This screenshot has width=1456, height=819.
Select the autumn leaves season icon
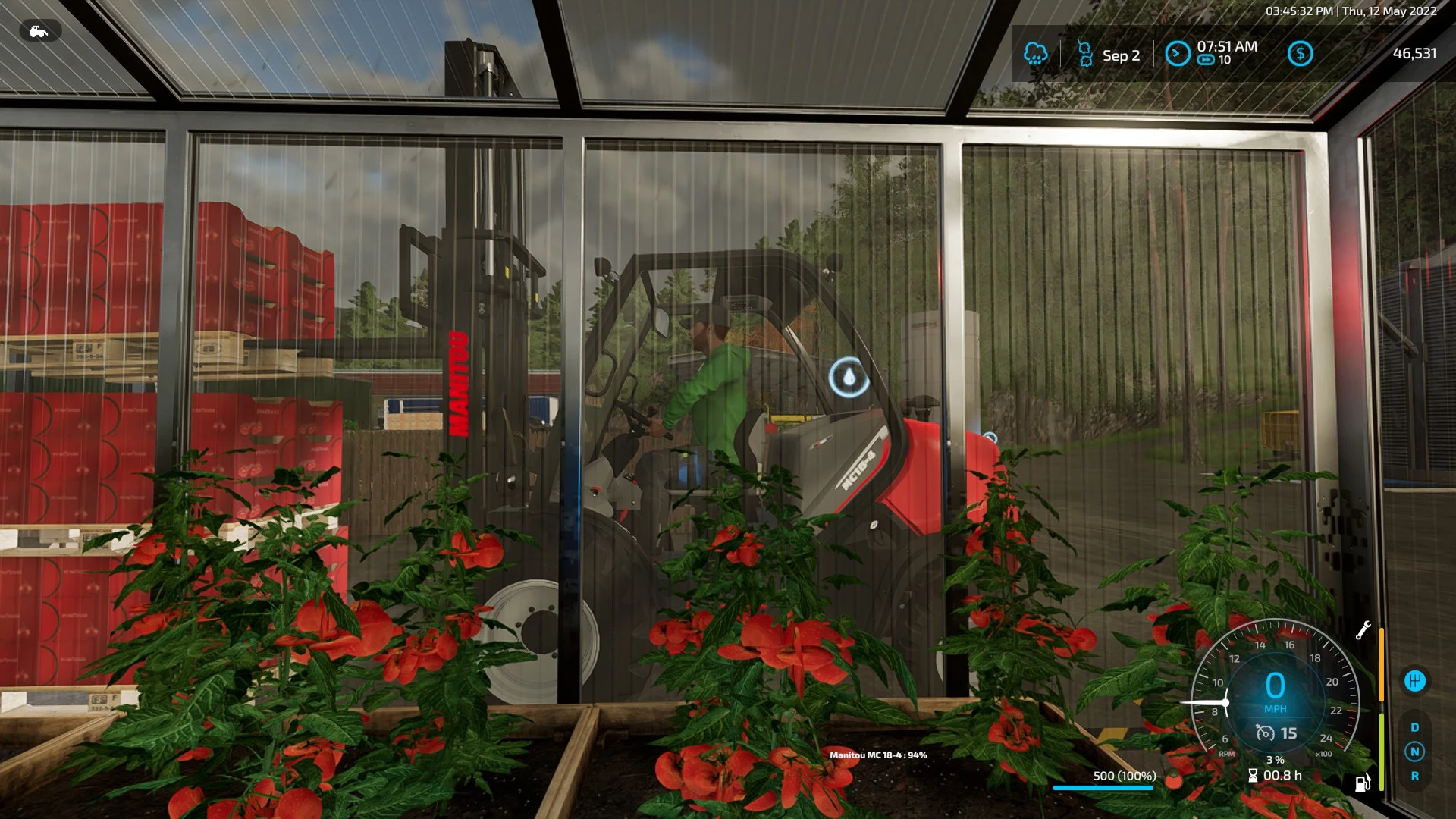[1084, 53]
